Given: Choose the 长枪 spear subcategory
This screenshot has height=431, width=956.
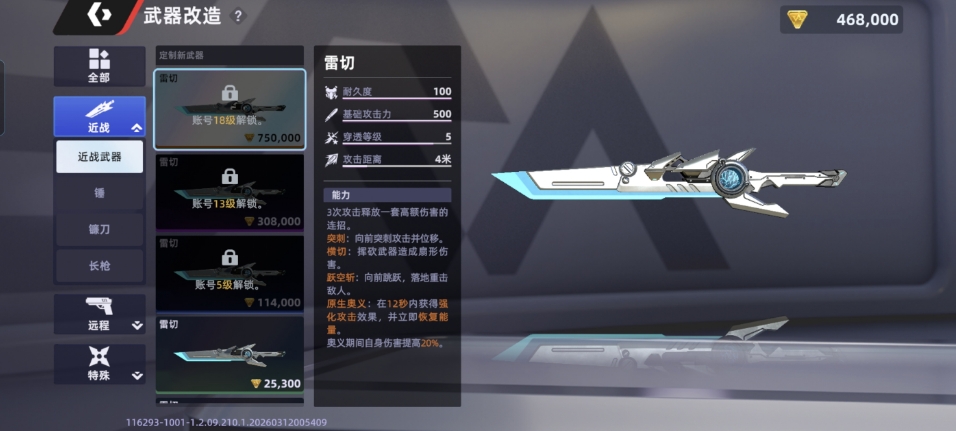Looking at the screenshot, I should (99, 265).
